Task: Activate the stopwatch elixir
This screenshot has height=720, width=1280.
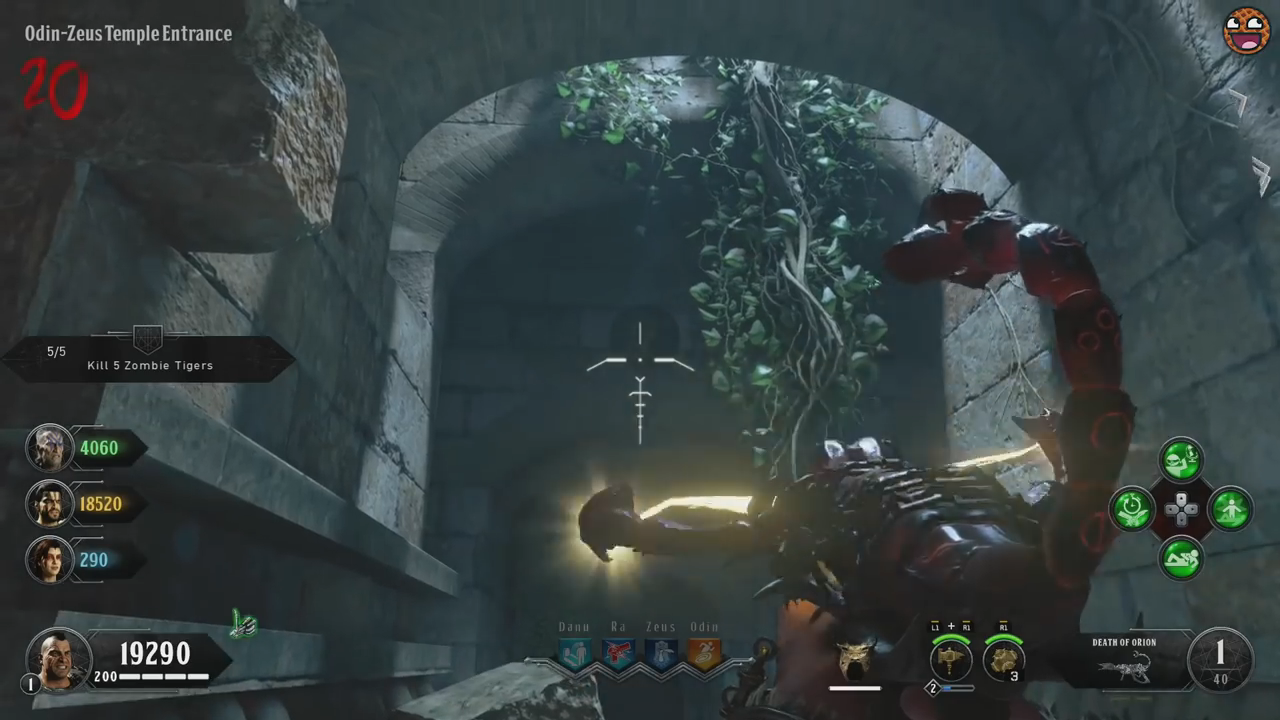Action: (x=1133, y=509)
